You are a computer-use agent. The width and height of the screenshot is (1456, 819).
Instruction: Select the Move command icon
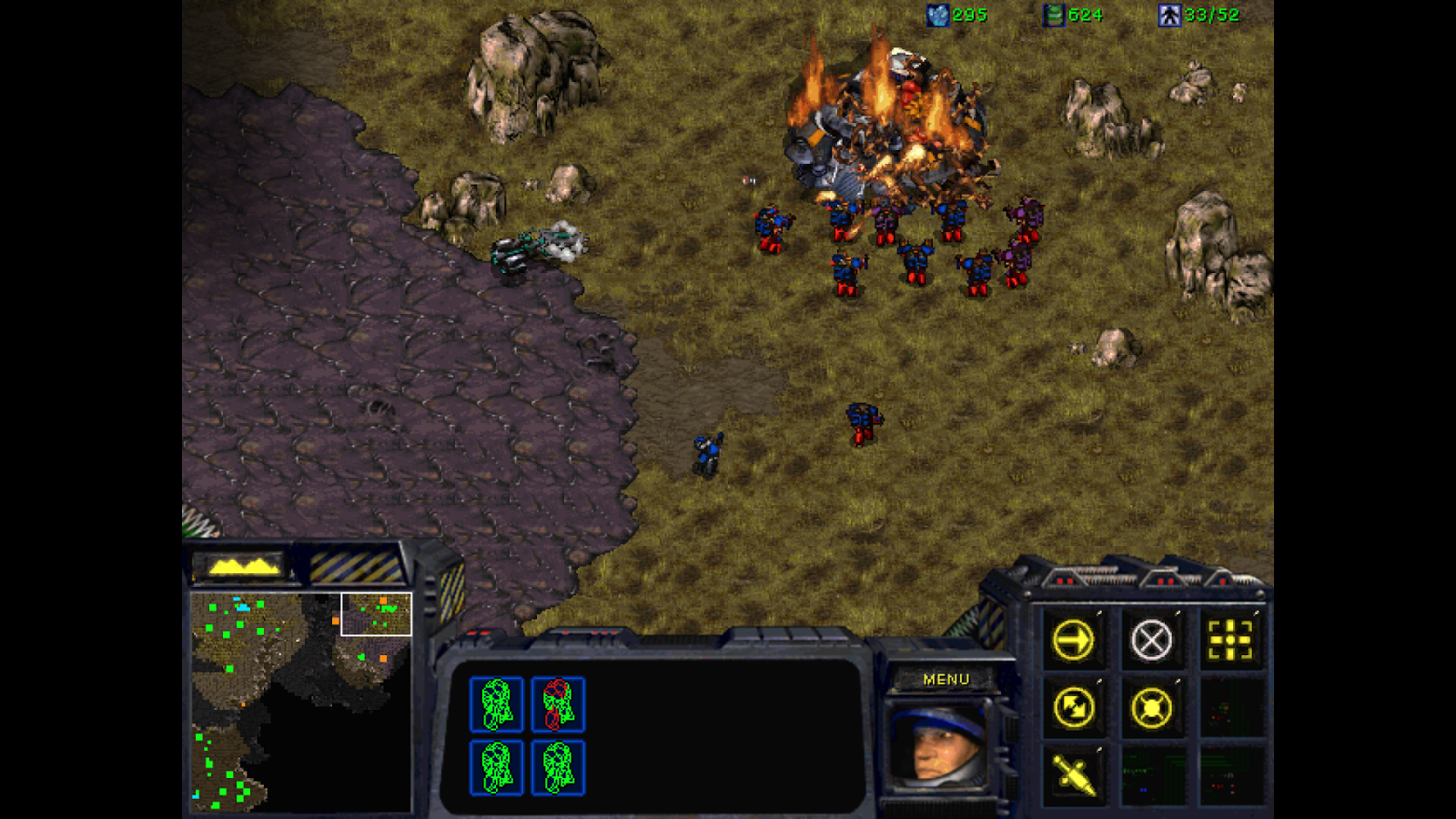(x=1074, y=640)
